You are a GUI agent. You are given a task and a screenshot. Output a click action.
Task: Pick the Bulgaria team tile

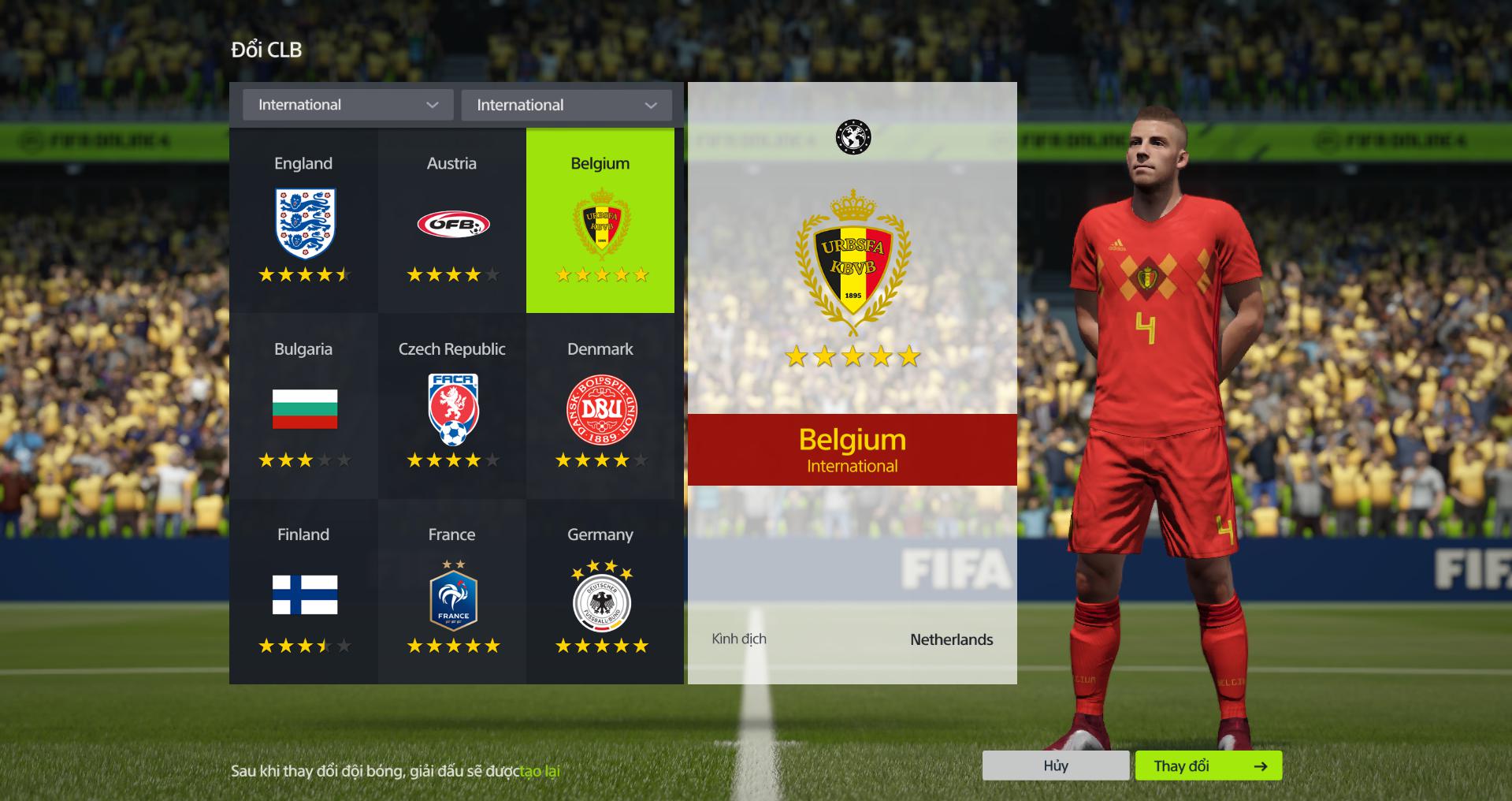pyautogui.click(x=303, y=406)
